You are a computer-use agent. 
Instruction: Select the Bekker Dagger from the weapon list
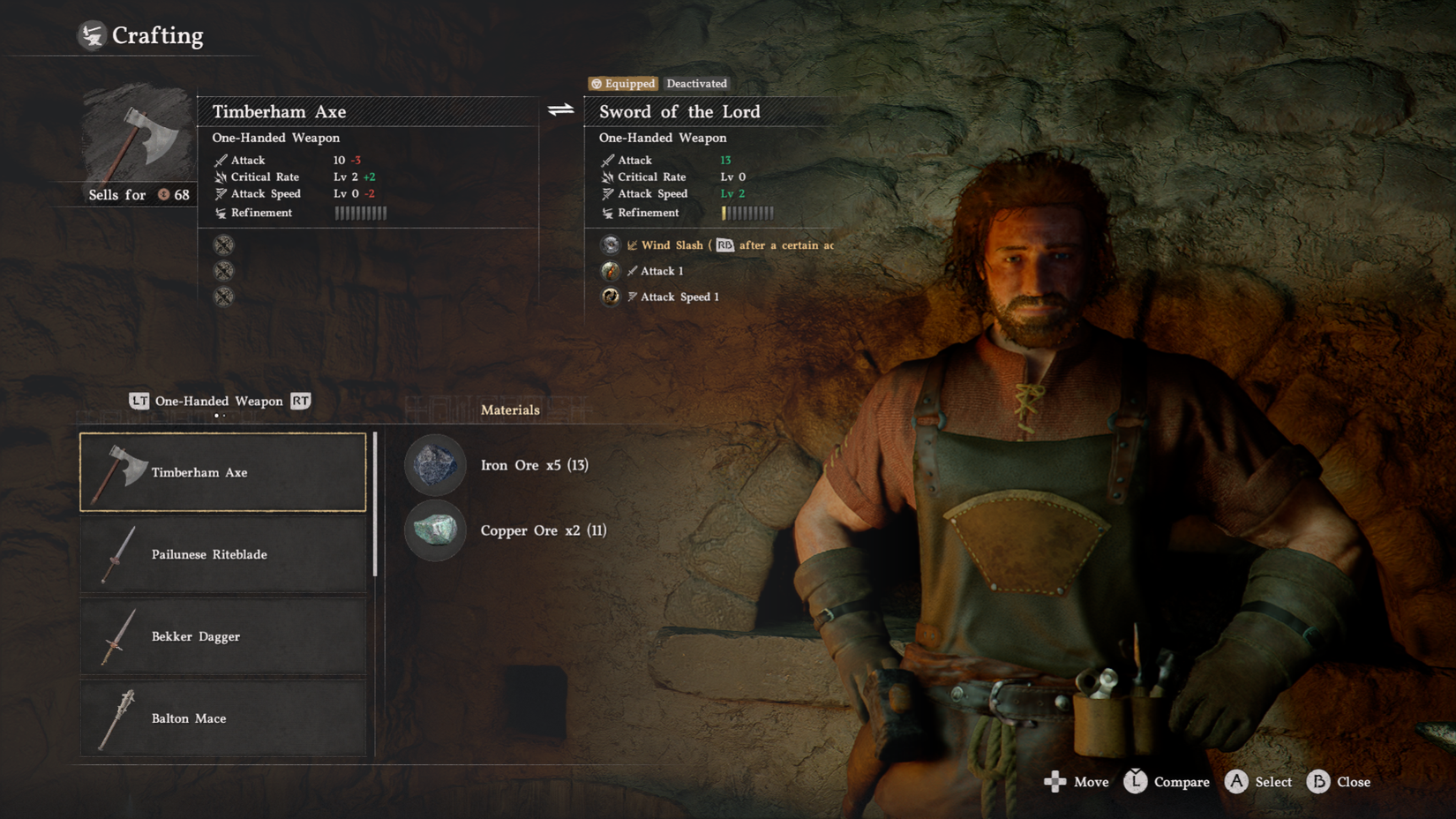[x=223, y=636]
